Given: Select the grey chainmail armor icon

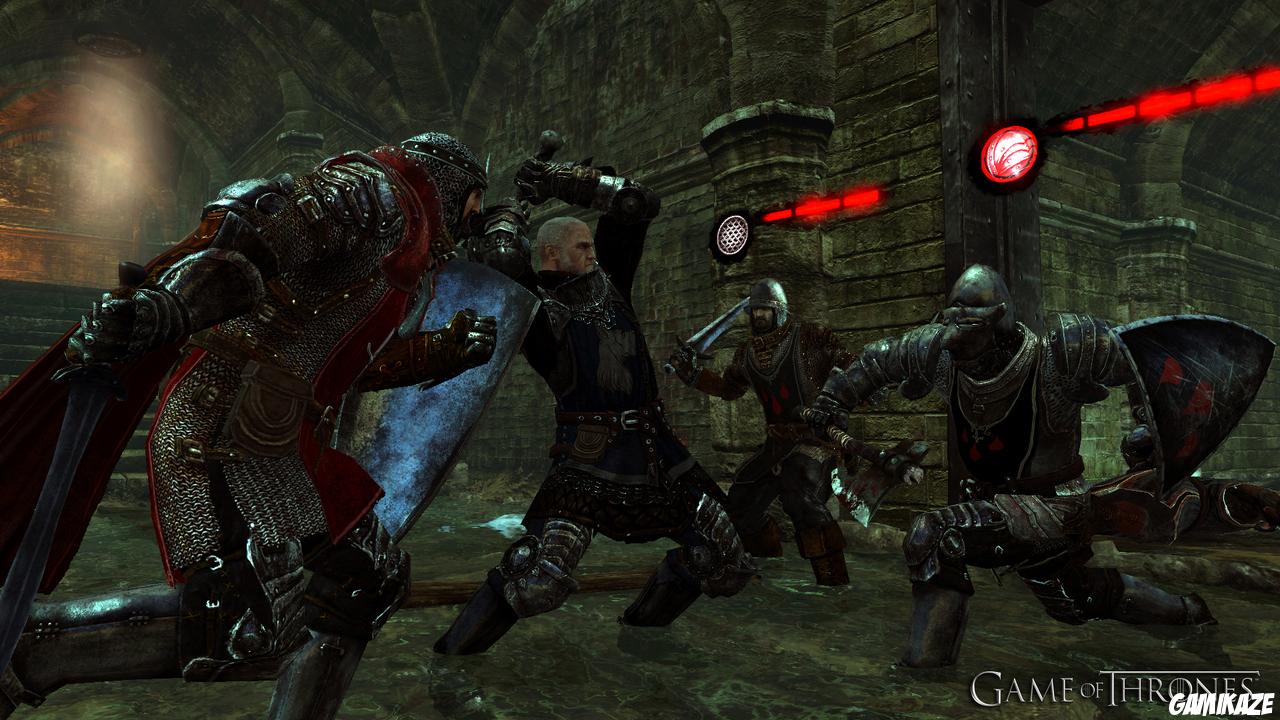Looking at the screenshot, I should [x=732, y=235].
